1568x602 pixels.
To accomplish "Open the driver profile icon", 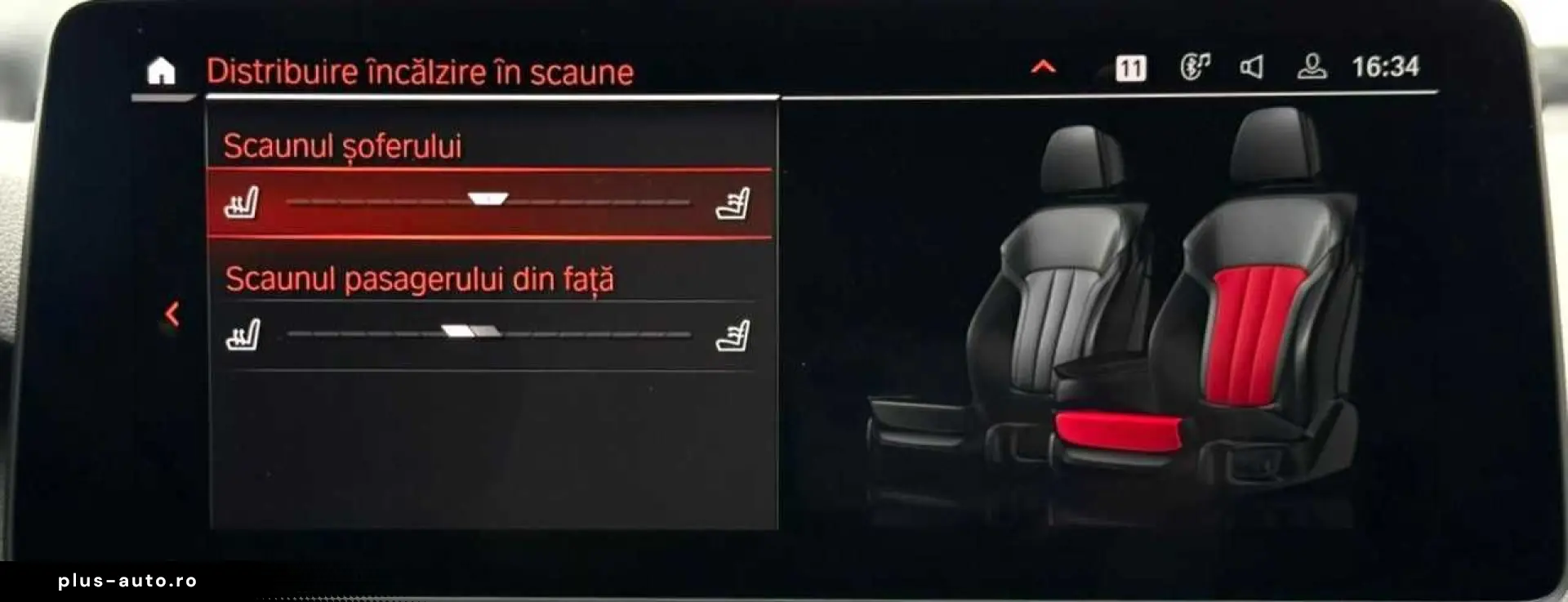I will tap(1315, 68).
